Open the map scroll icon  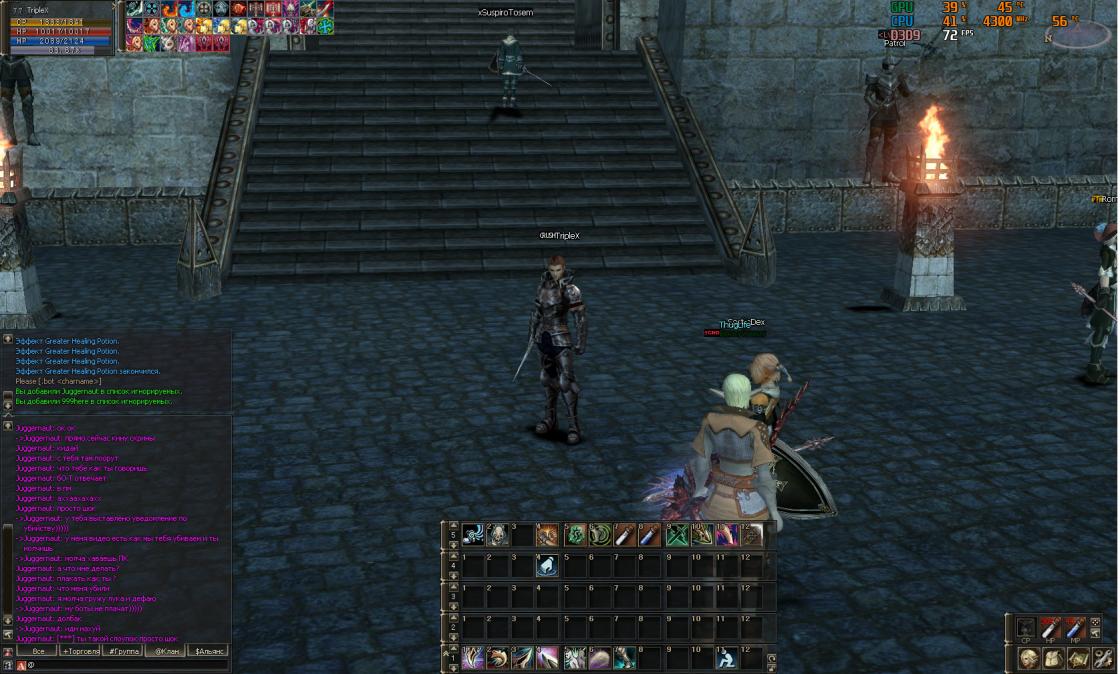(x=1078, y=658)
